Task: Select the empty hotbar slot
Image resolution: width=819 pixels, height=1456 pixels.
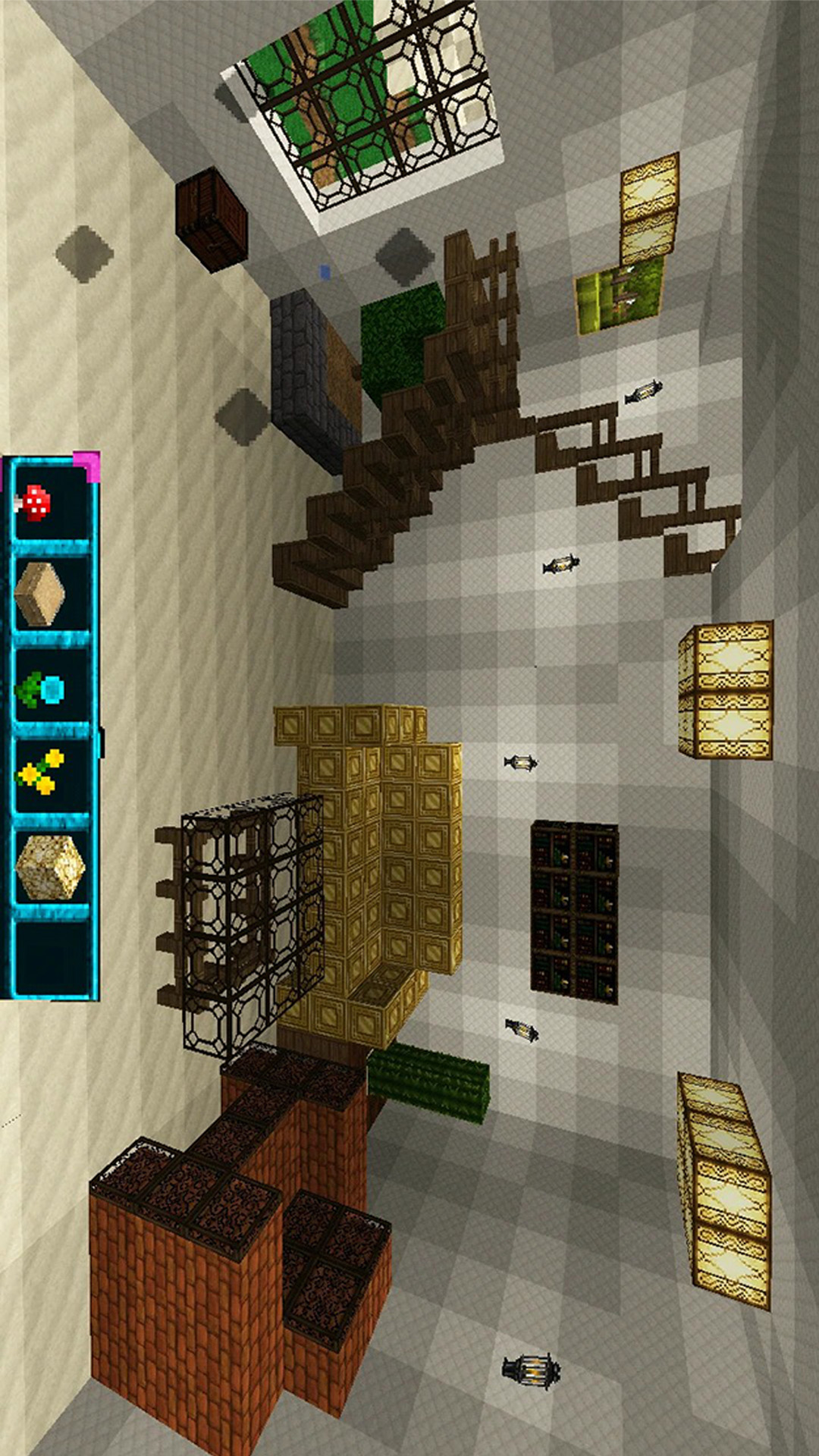Action: click(50, 955)
